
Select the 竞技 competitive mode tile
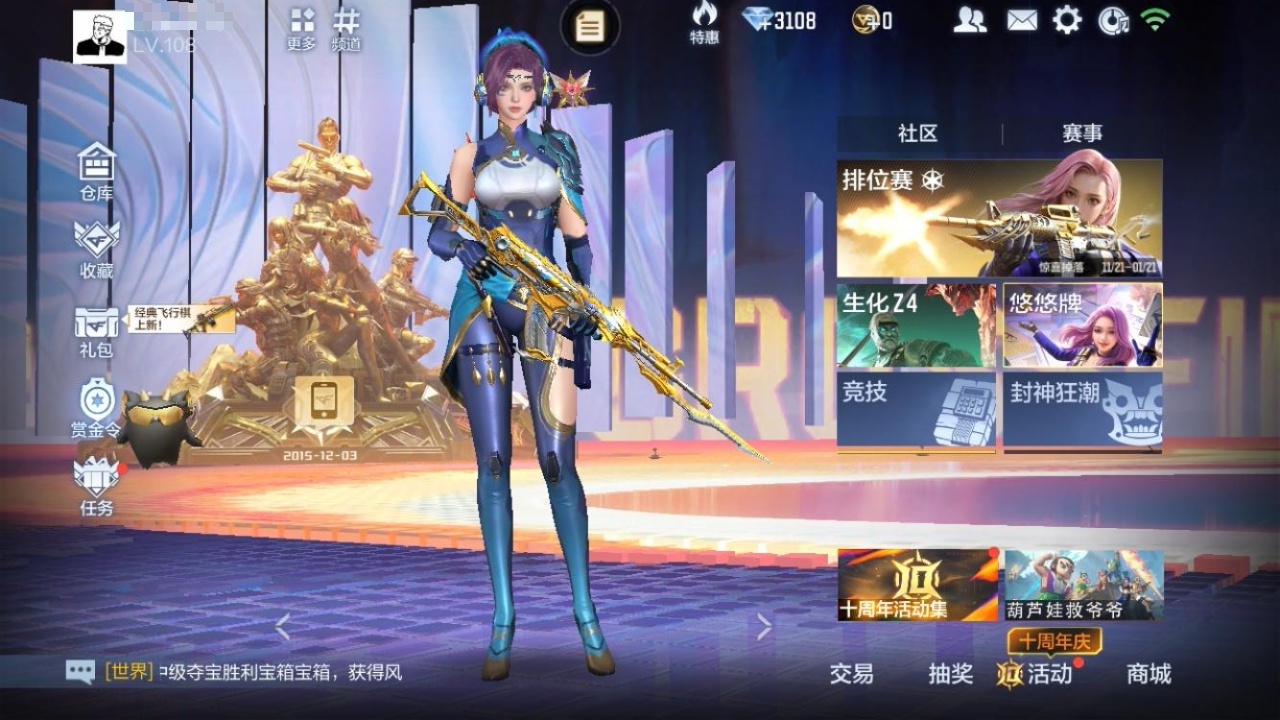[x=916, y=410]
